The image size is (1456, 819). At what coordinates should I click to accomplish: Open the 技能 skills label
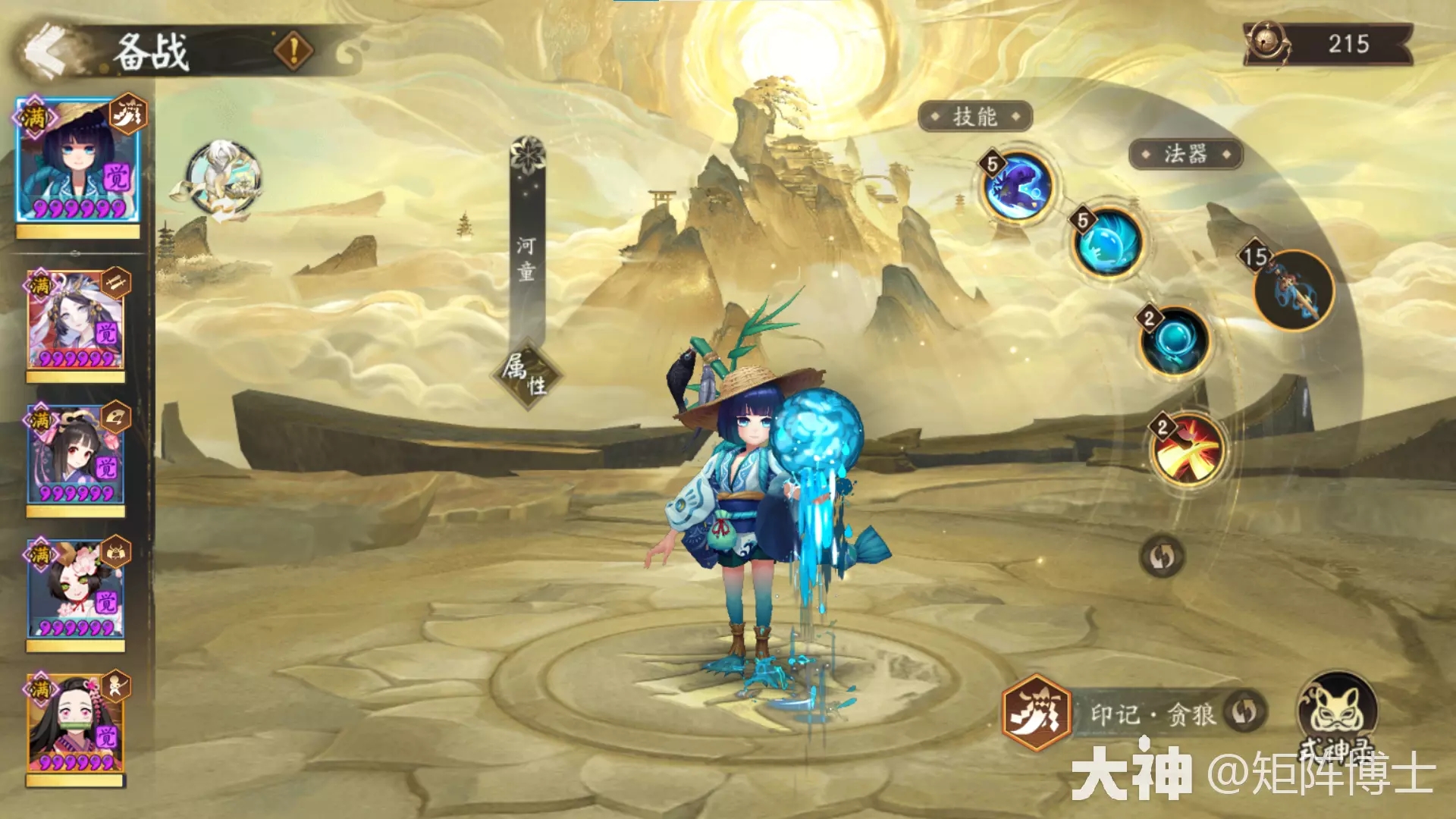pyautogui.click(x=975, y=117)
